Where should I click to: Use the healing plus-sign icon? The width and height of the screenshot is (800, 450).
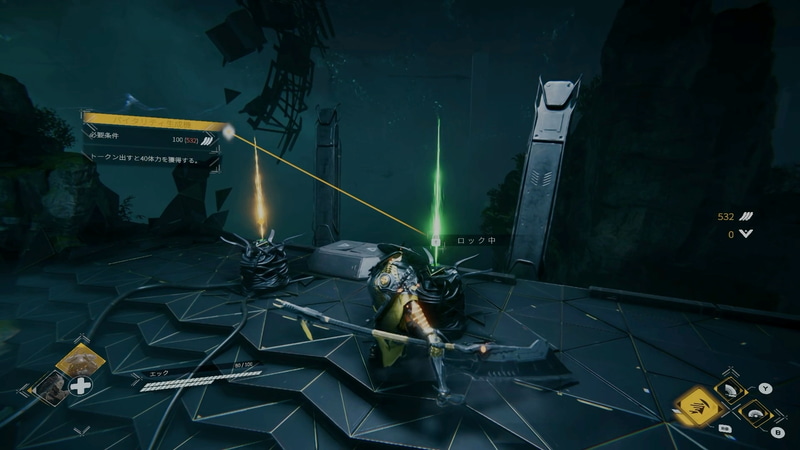pyautogui.click(x=81, y=385)
